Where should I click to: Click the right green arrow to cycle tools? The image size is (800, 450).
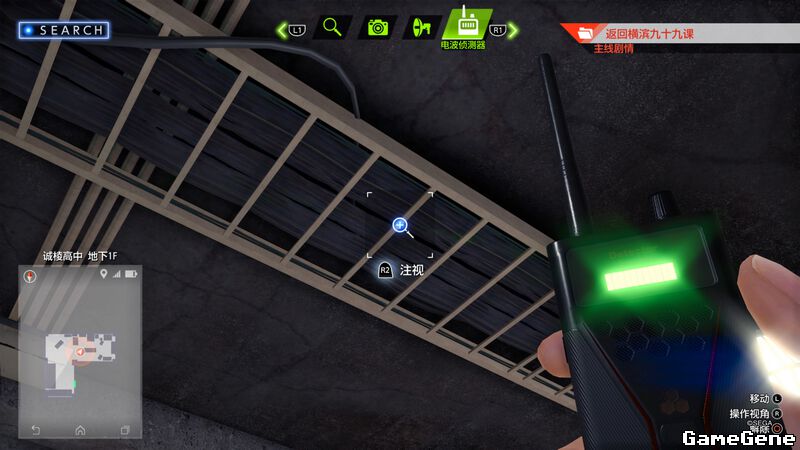[513, 31]
